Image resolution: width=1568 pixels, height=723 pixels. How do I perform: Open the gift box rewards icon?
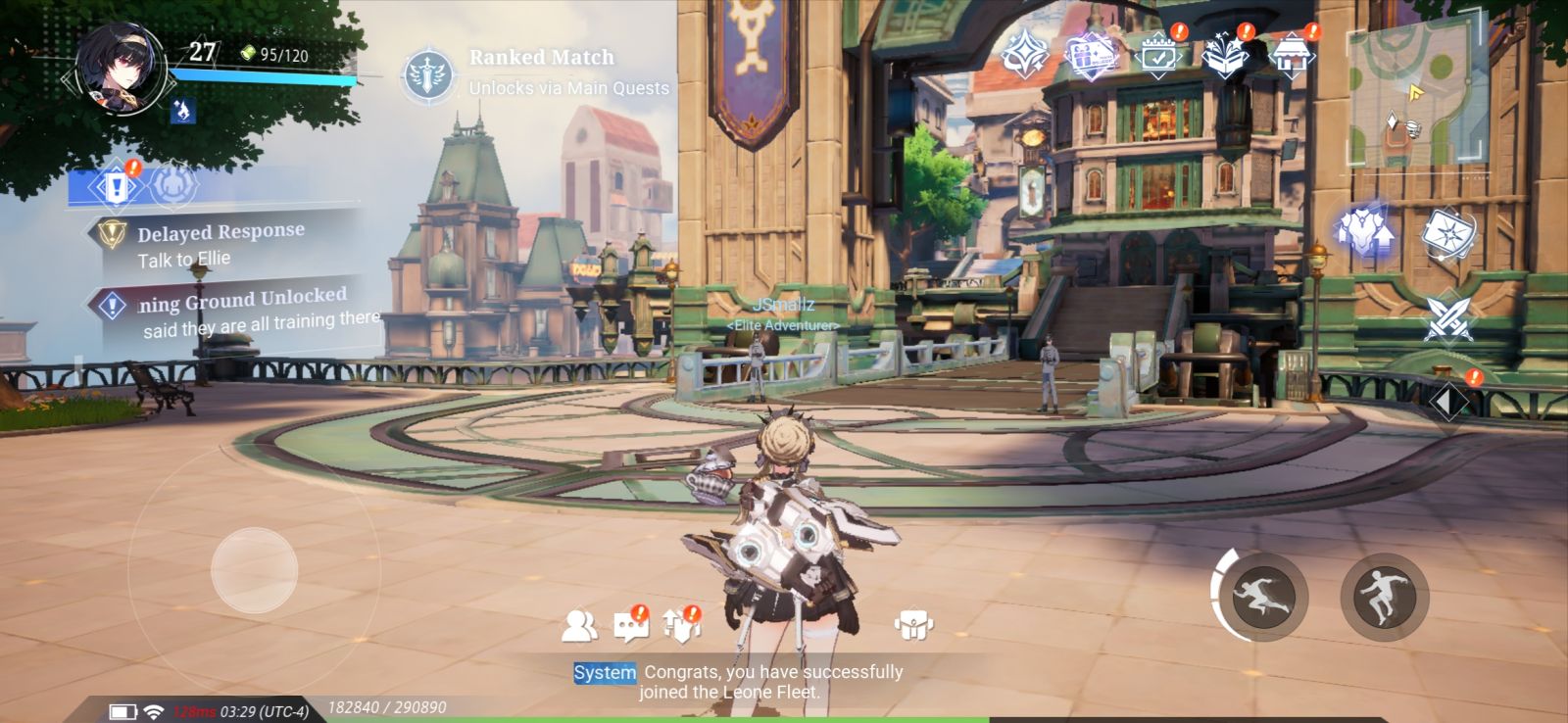(x=1091, y=55)
